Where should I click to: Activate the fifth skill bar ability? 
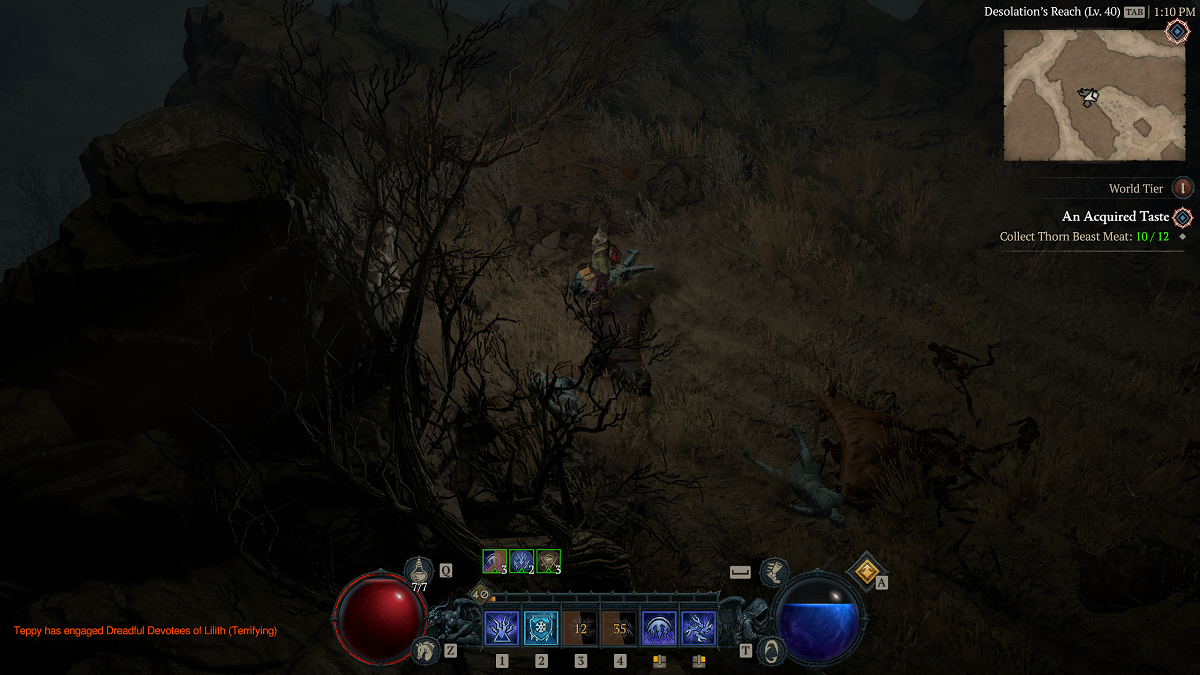[659, 629]
